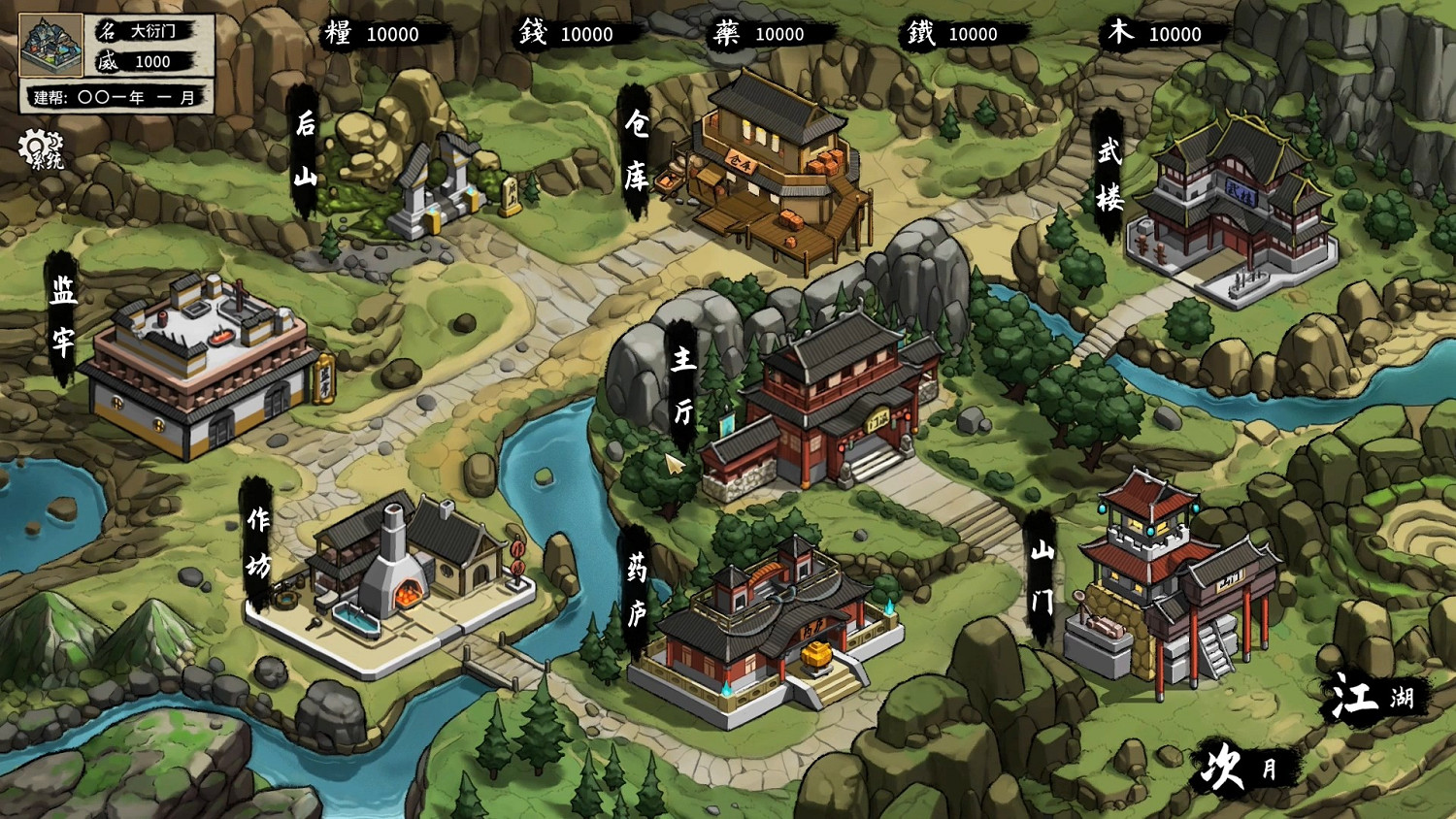Click the 錢 money resource icon

click(x=531, y=34)
